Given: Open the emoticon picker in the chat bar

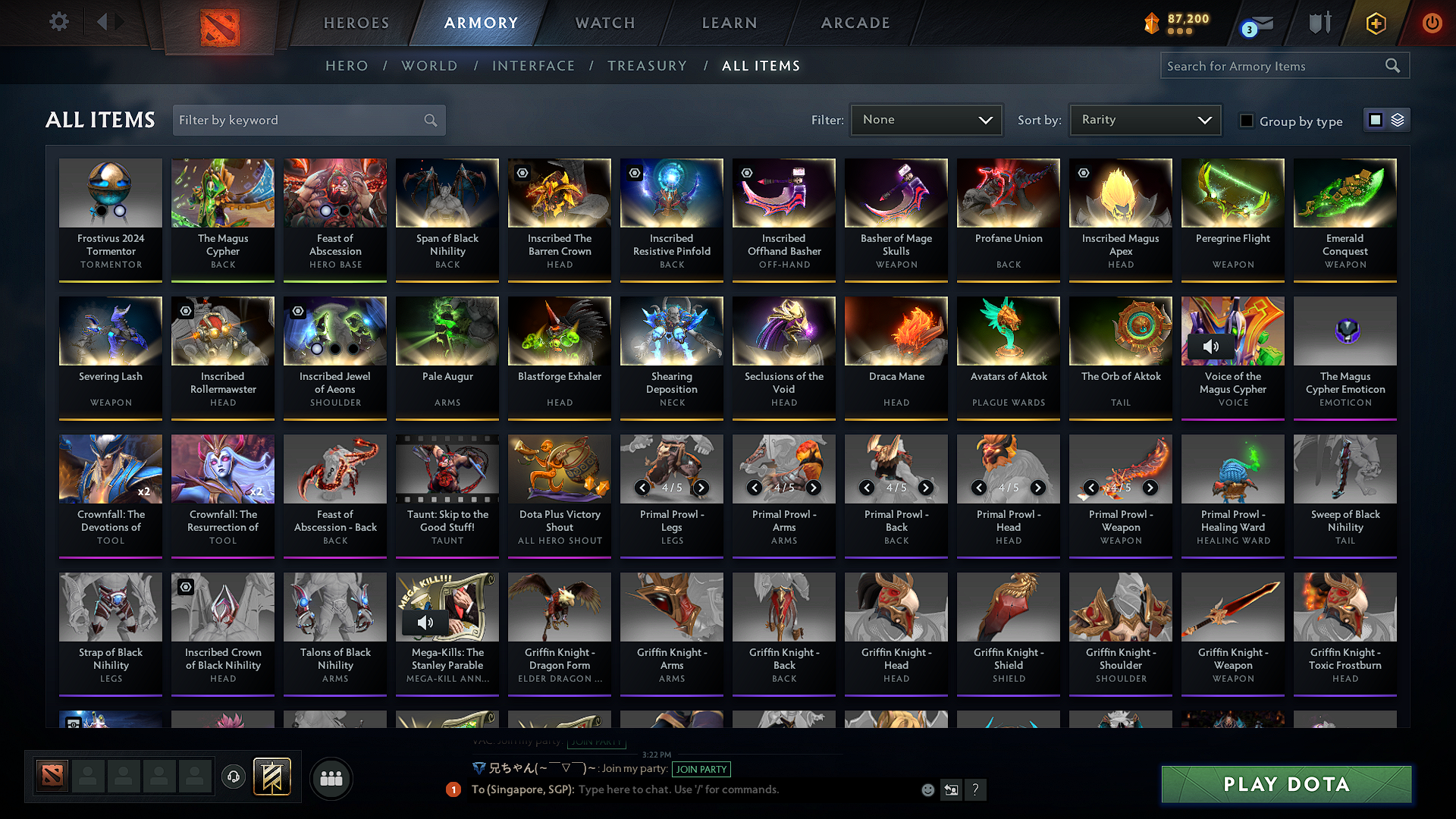Looking at the screenshot, I should pos(927,789).
